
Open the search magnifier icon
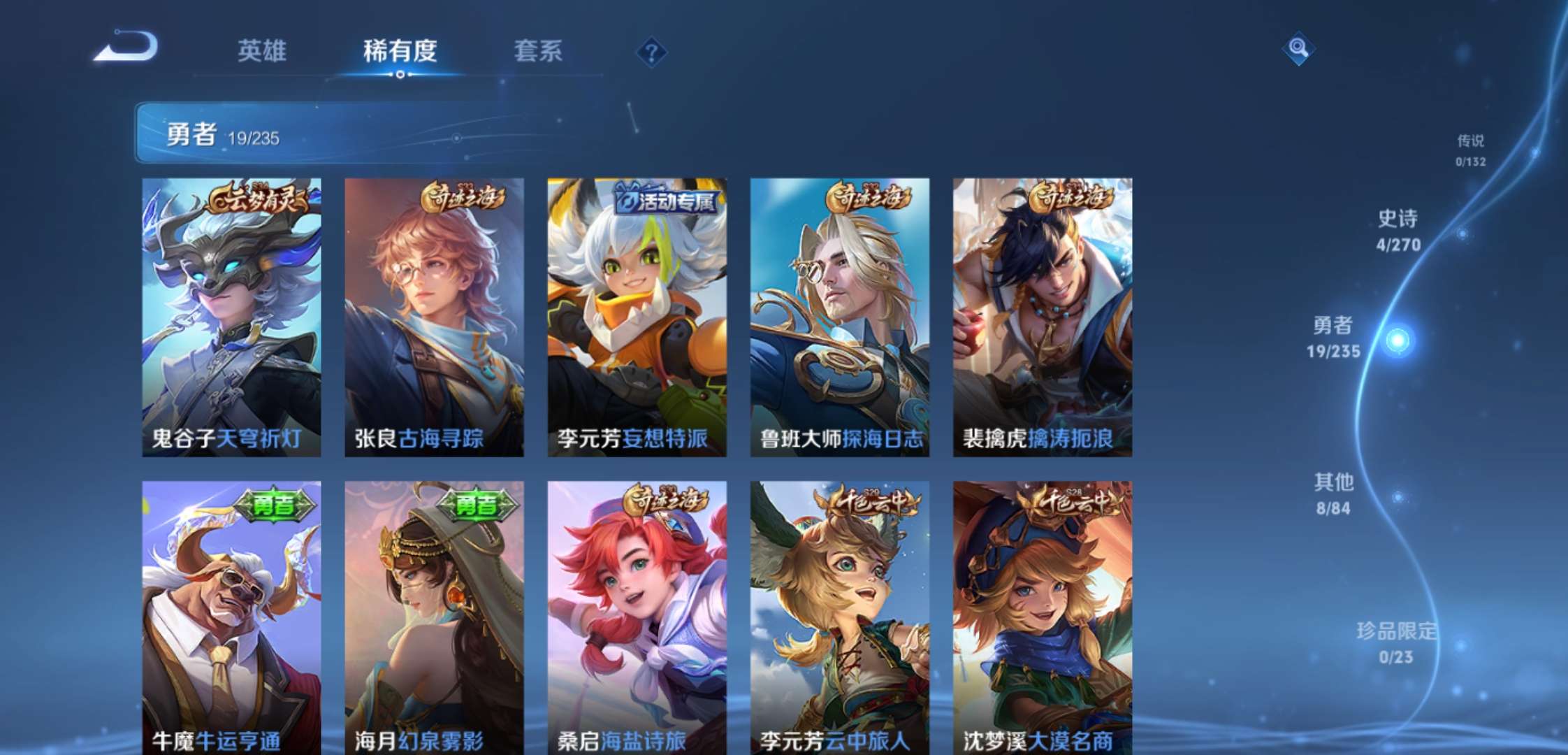[x=1298, y=50]
